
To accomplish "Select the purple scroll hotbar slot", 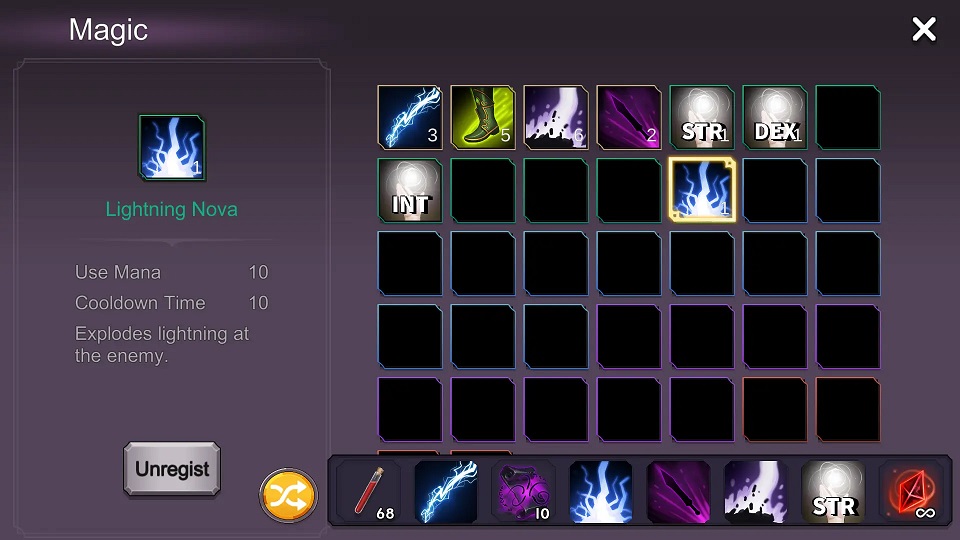I will (x=524, y=492).
